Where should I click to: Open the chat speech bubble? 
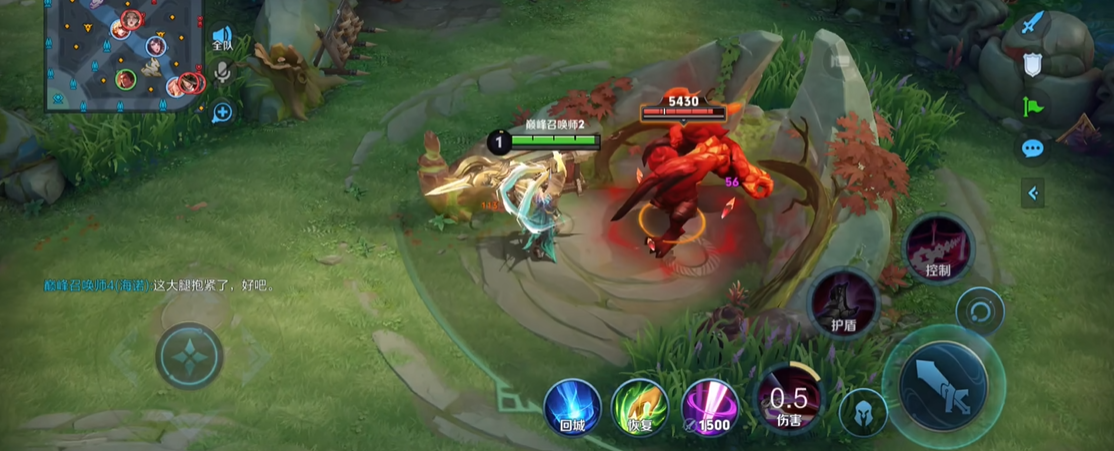[1032, 150]
